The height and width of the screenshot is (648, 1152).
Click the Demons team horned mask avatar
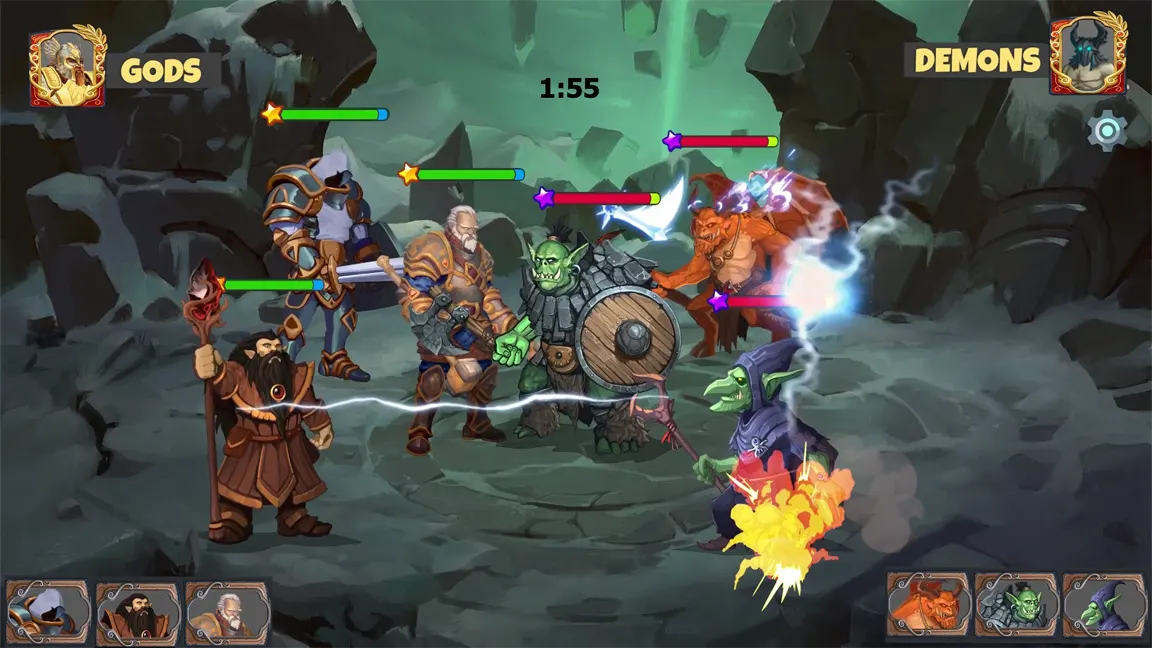(x=1088, y=56)
